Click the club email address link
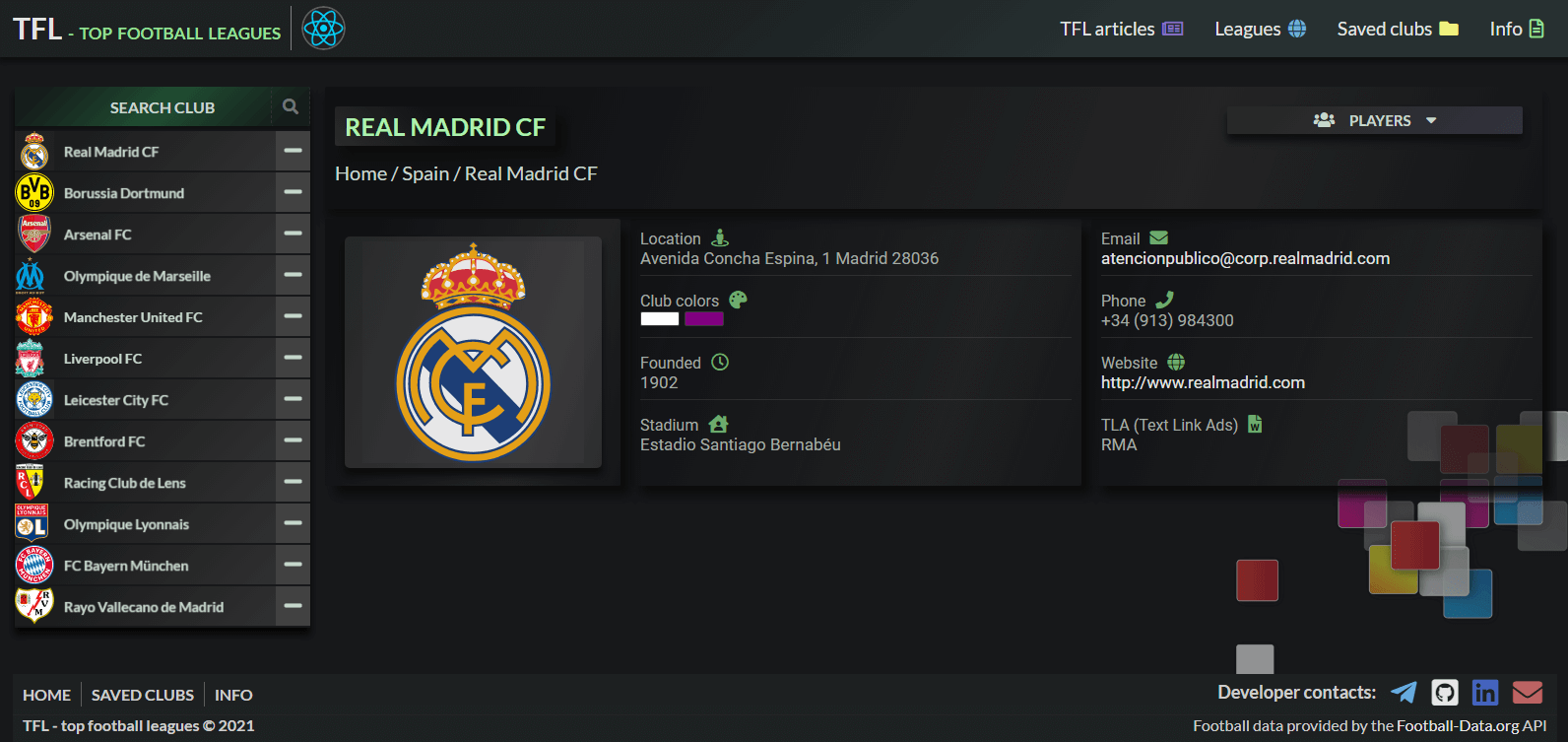Screen dimensions: 1568x742 [1245, 258]
